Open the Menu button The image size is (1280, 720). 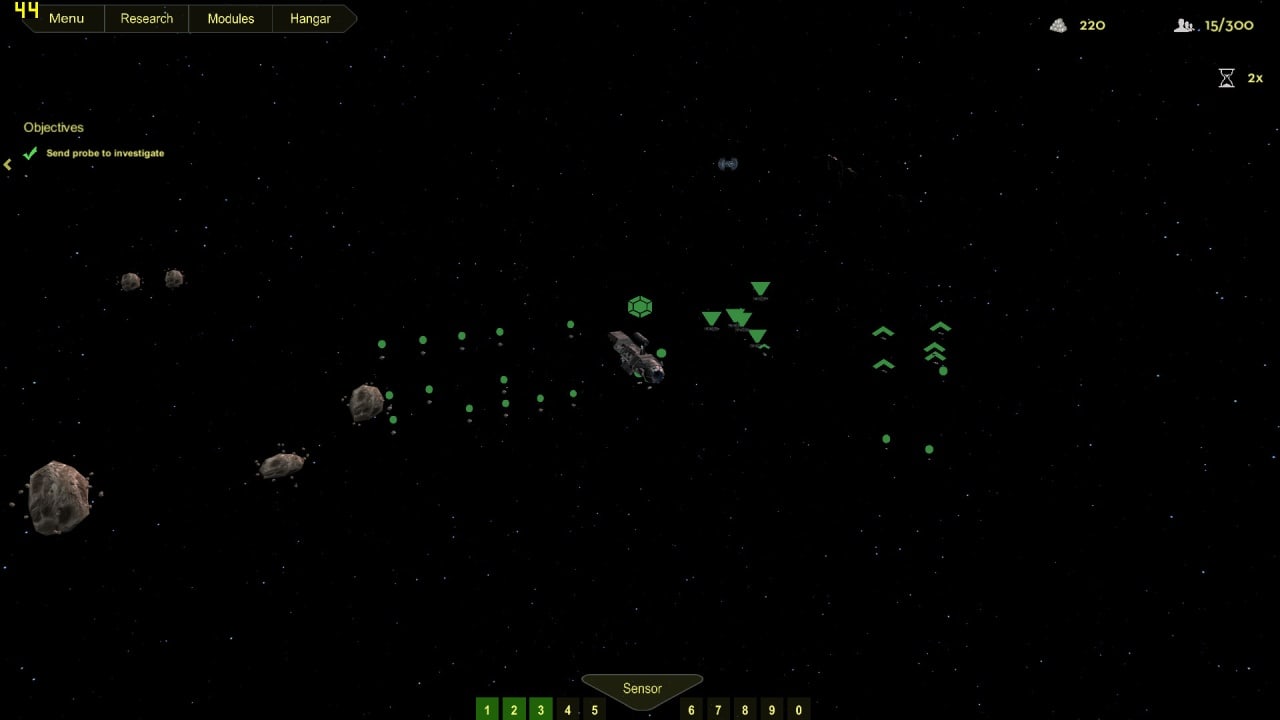(66, 19)
